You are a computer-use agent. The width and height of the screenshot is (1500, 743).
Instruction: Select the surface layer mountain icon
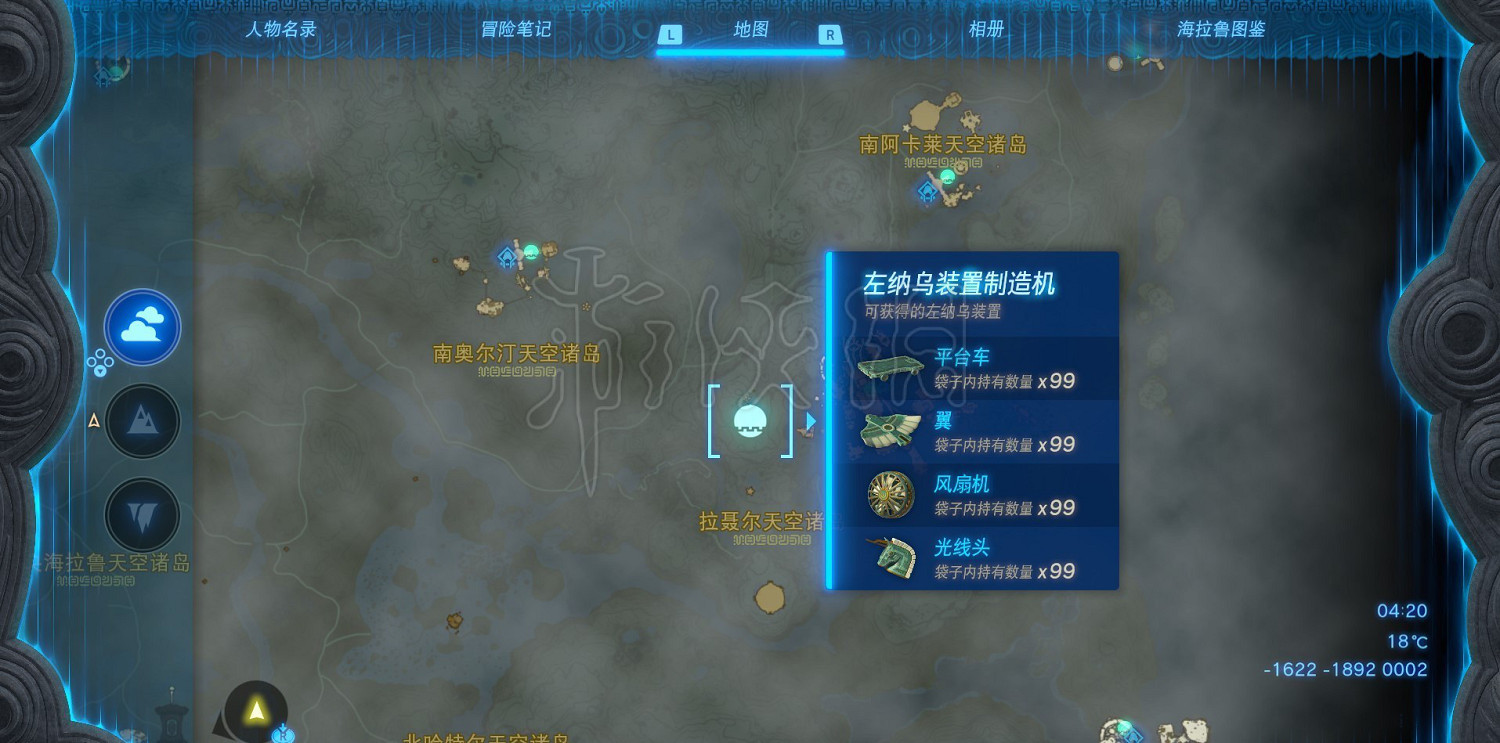[x=142, y=421]
